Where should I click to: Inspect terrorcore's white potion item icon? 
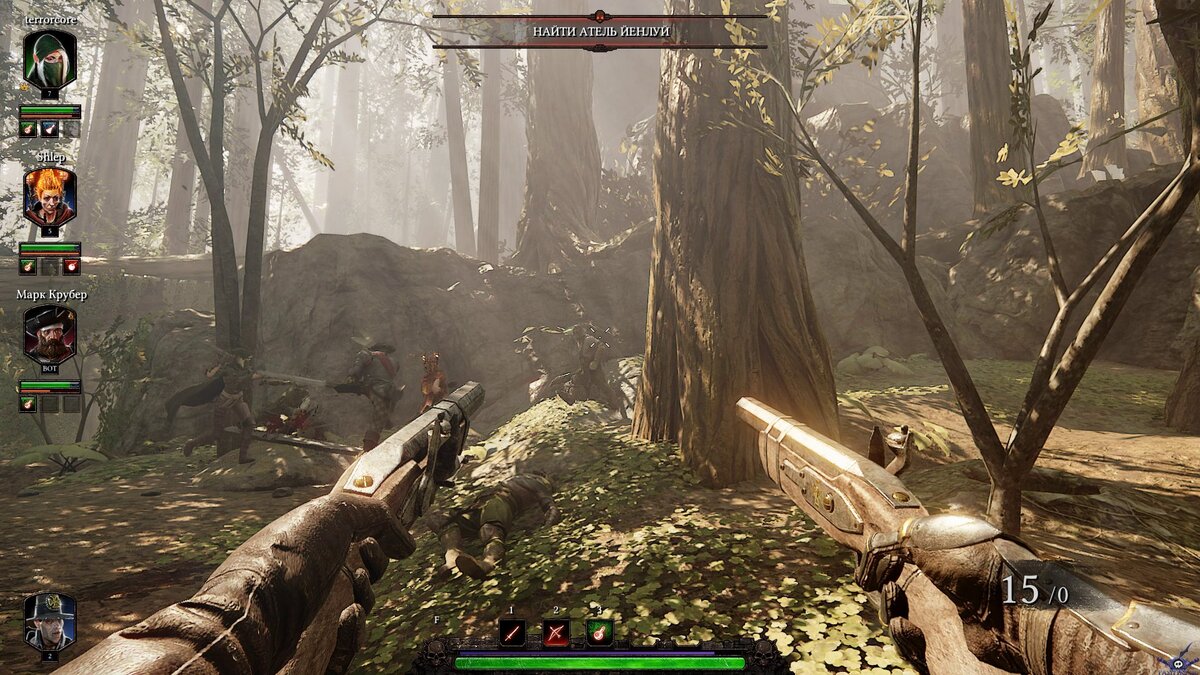tap(49, 129)
